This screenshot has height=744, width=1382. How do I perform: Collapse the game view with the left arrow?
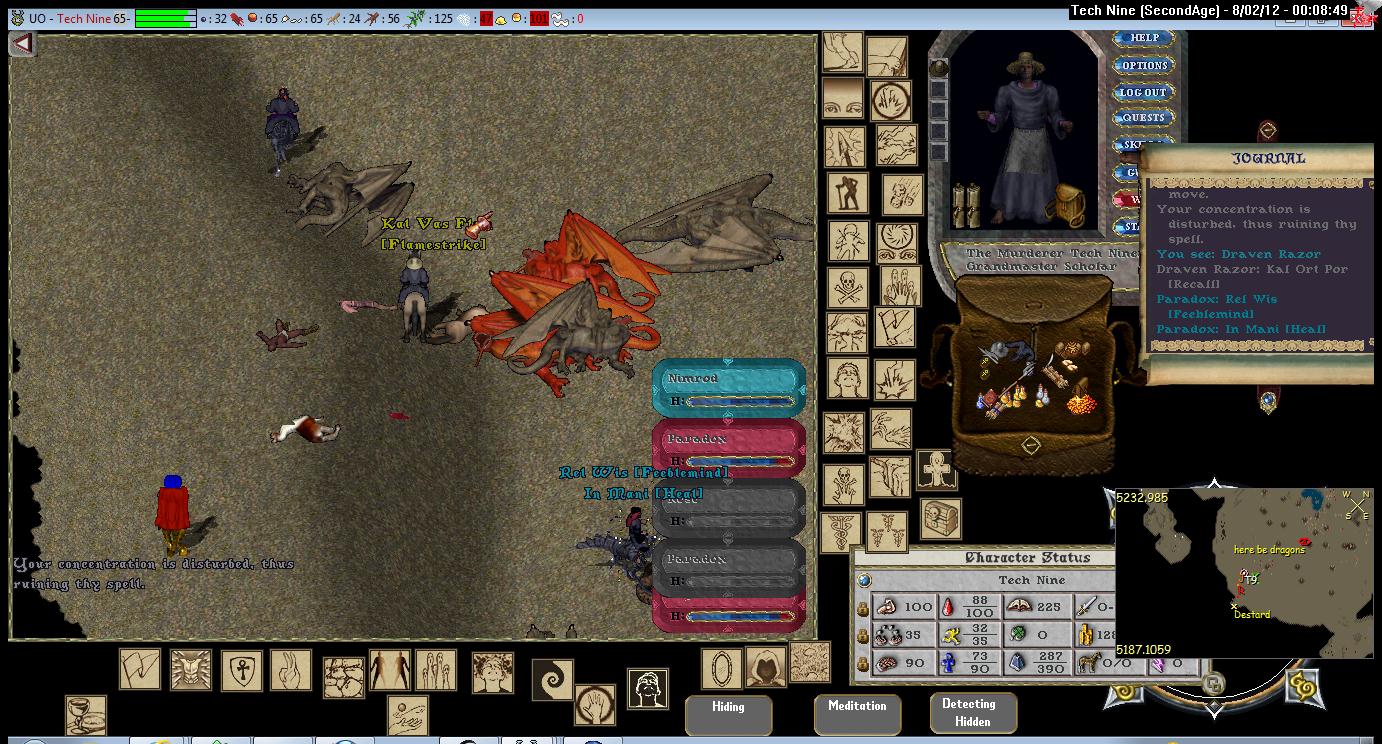[22, 44]
